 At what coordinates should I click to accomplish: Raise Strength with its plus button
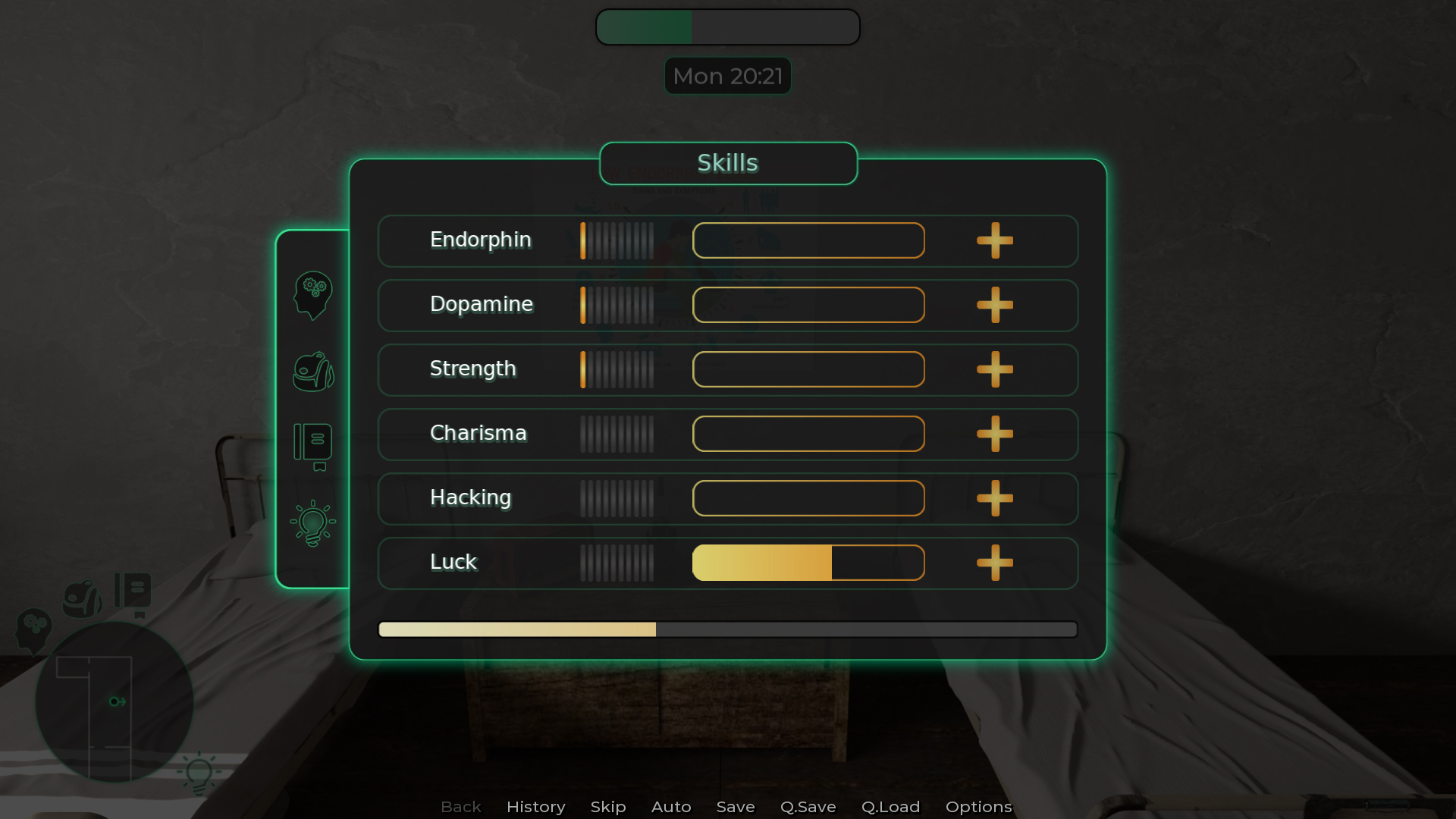[994, 370]
